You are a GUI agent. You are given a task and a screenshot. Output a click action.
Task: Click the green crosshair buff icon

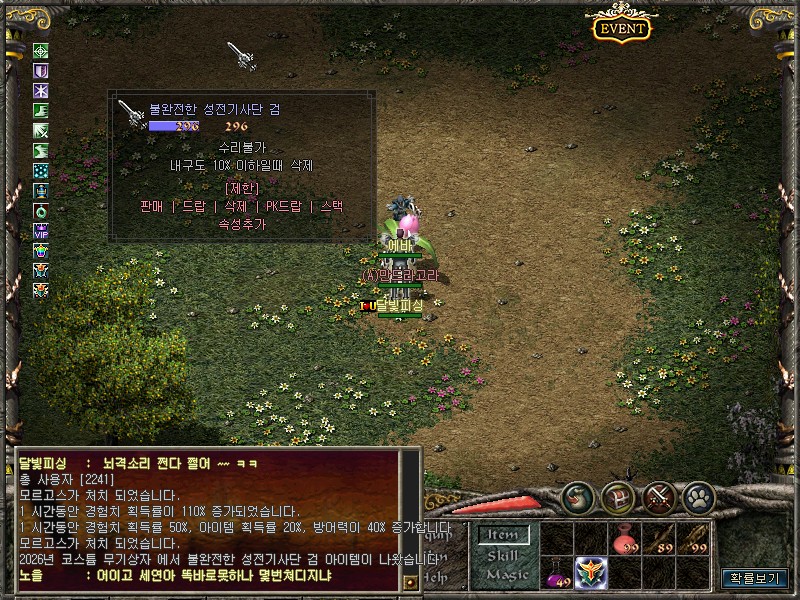(x=41, y=51)
